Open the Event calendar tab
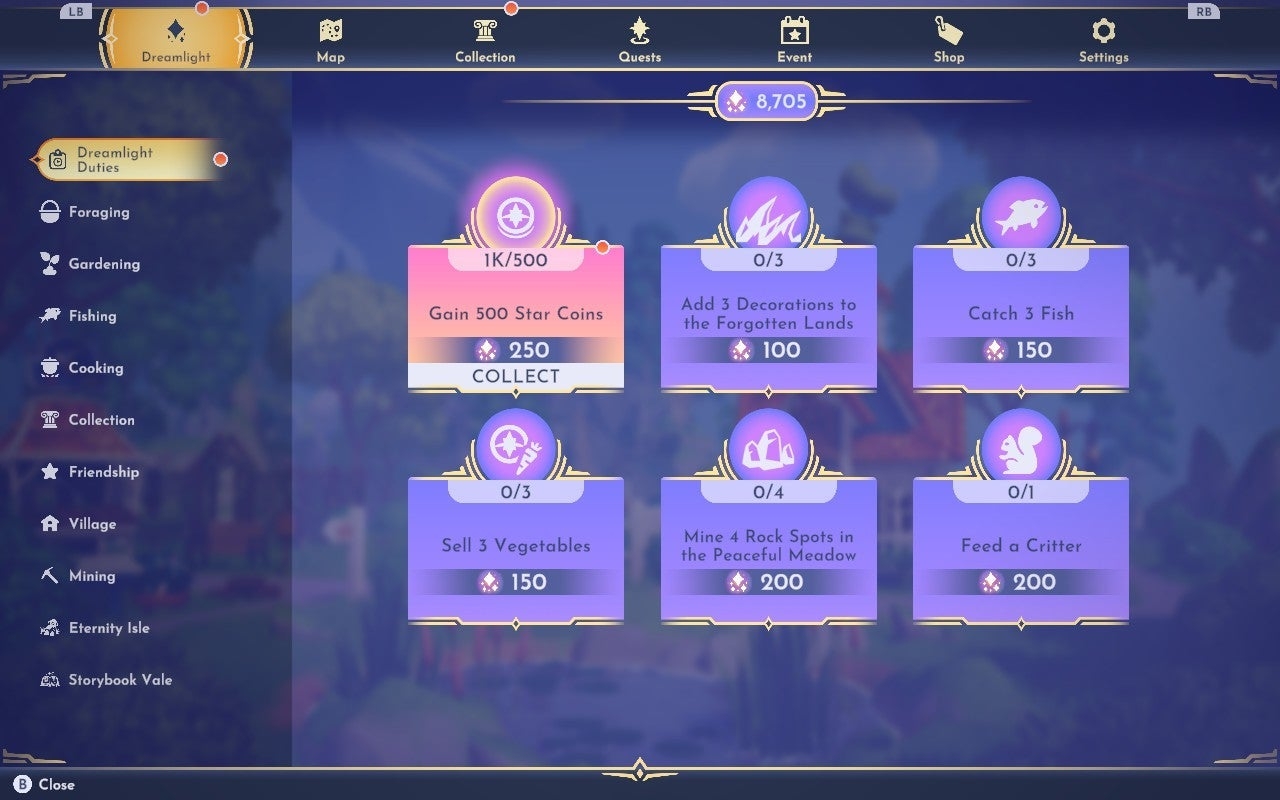The height and width of the screenshot is (800, 1280). (x=794, y=38)
